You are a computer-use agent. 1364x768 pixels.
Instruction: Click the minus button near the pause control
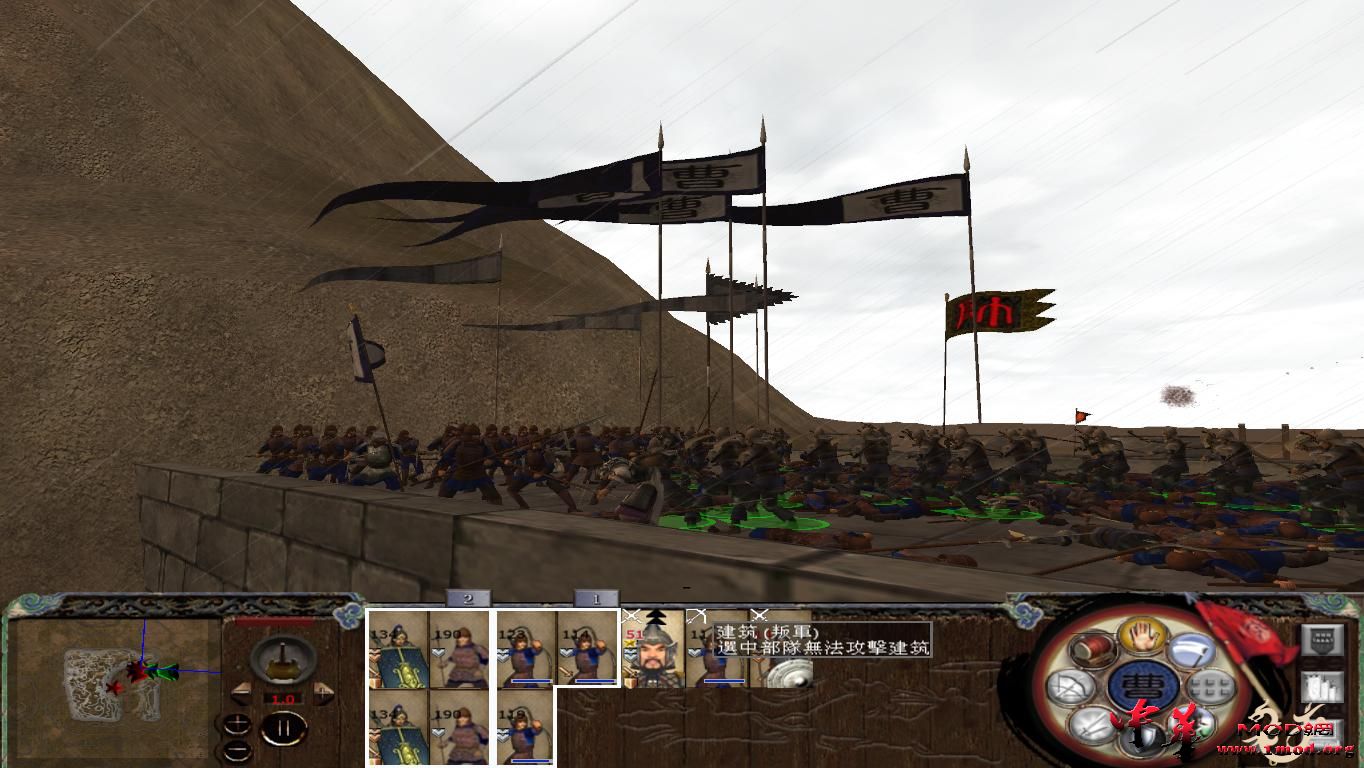coord(237,750)
